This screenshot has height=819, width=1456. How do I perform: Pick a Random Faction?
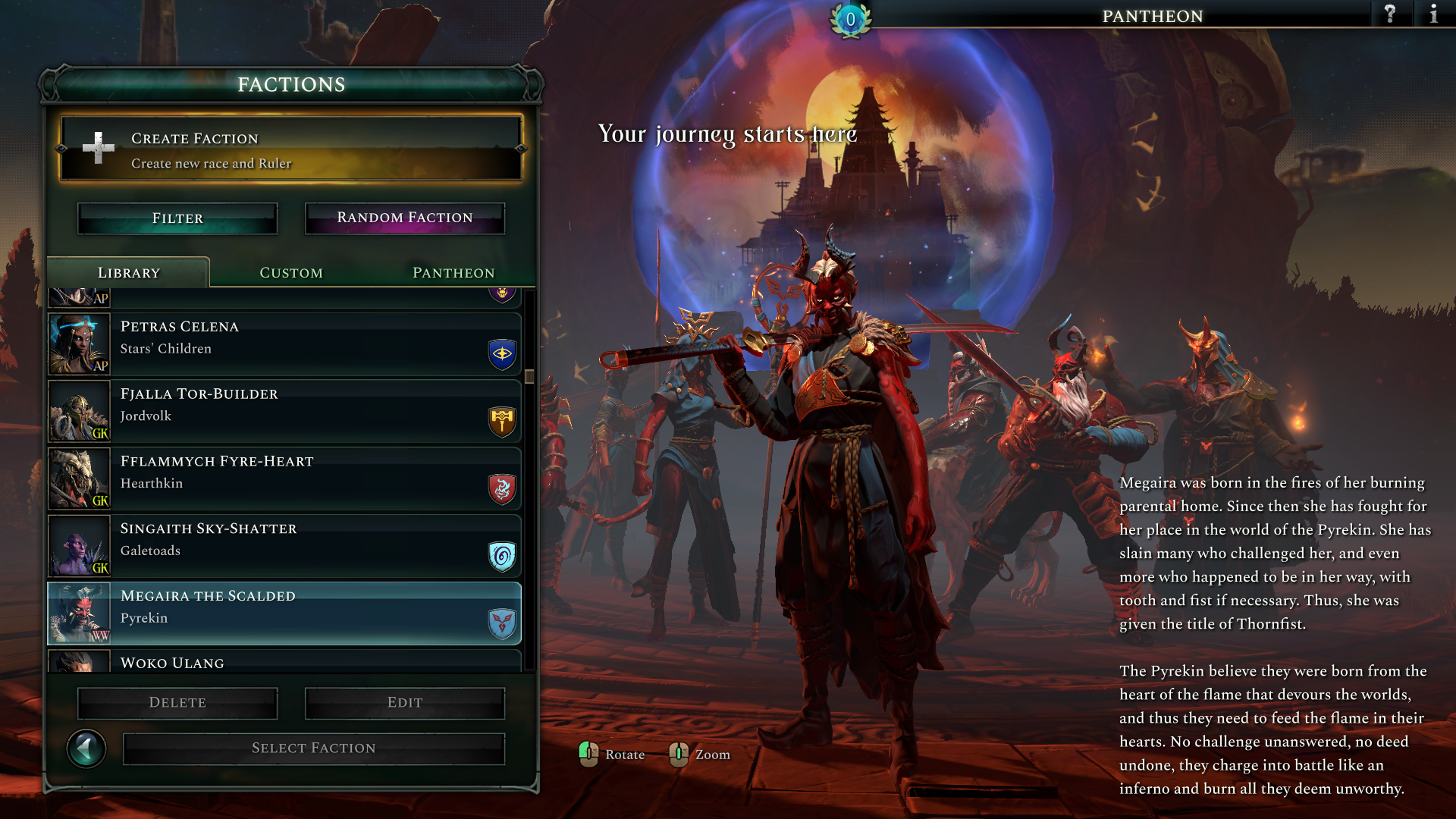pos(405,218)
